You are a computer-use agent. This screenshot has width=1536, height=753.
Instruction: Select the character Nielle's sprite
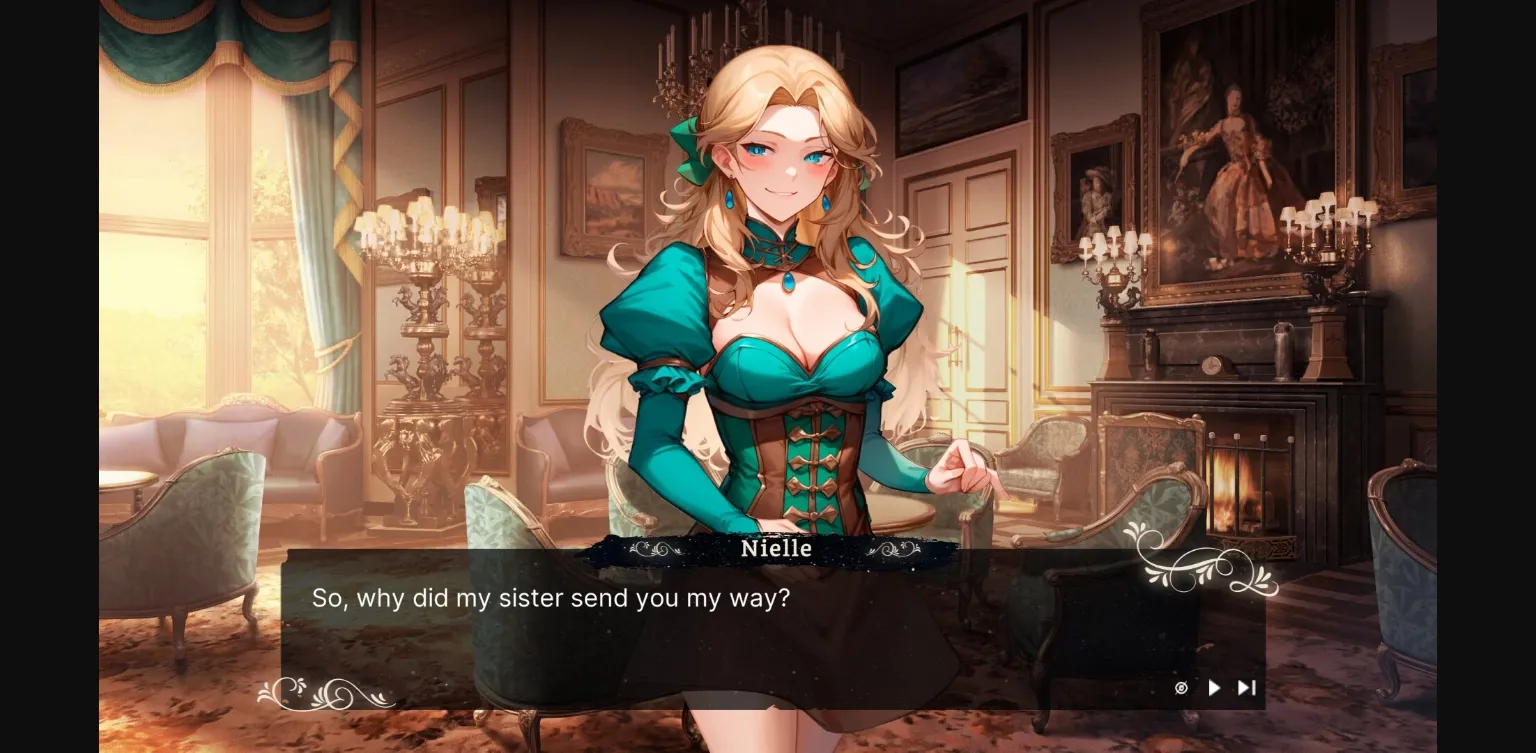pos(780,300)
